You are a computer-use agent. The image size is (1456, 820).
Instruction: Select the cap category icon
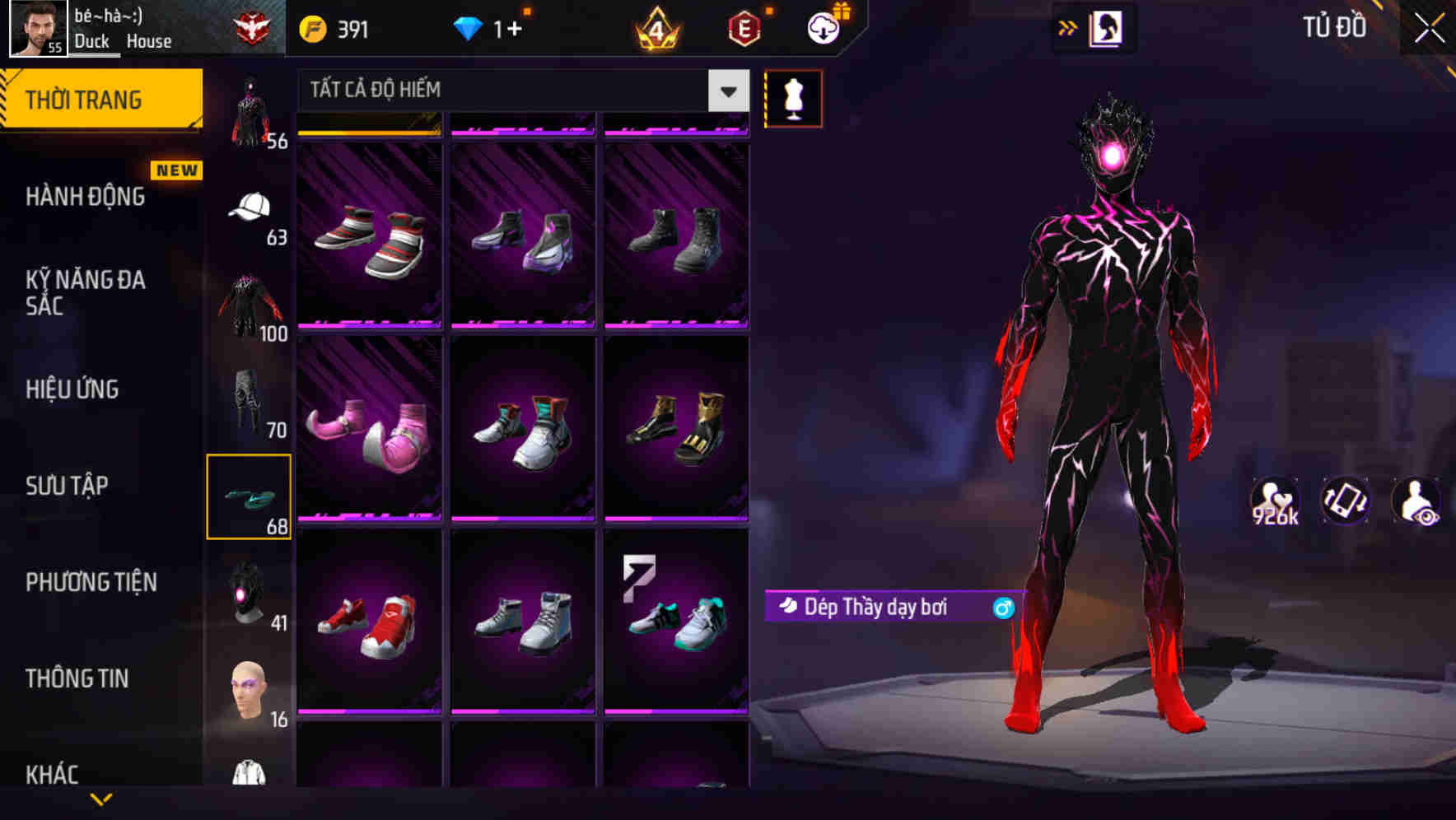250,207
